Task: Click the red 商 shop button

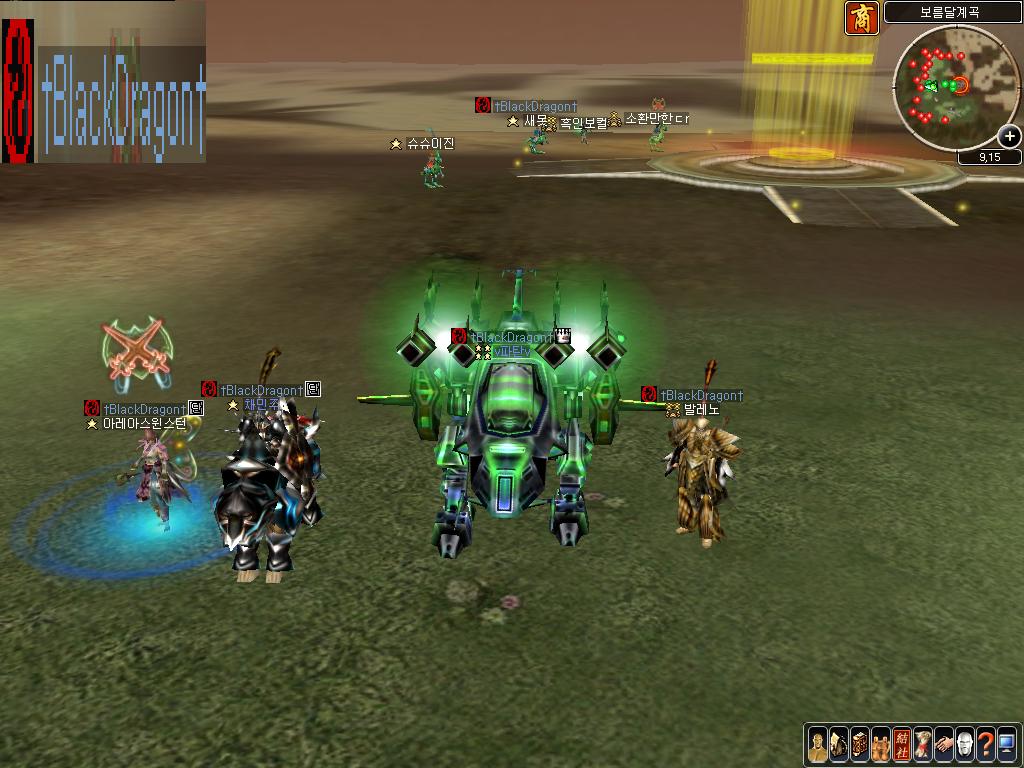Action: [862, 18]
